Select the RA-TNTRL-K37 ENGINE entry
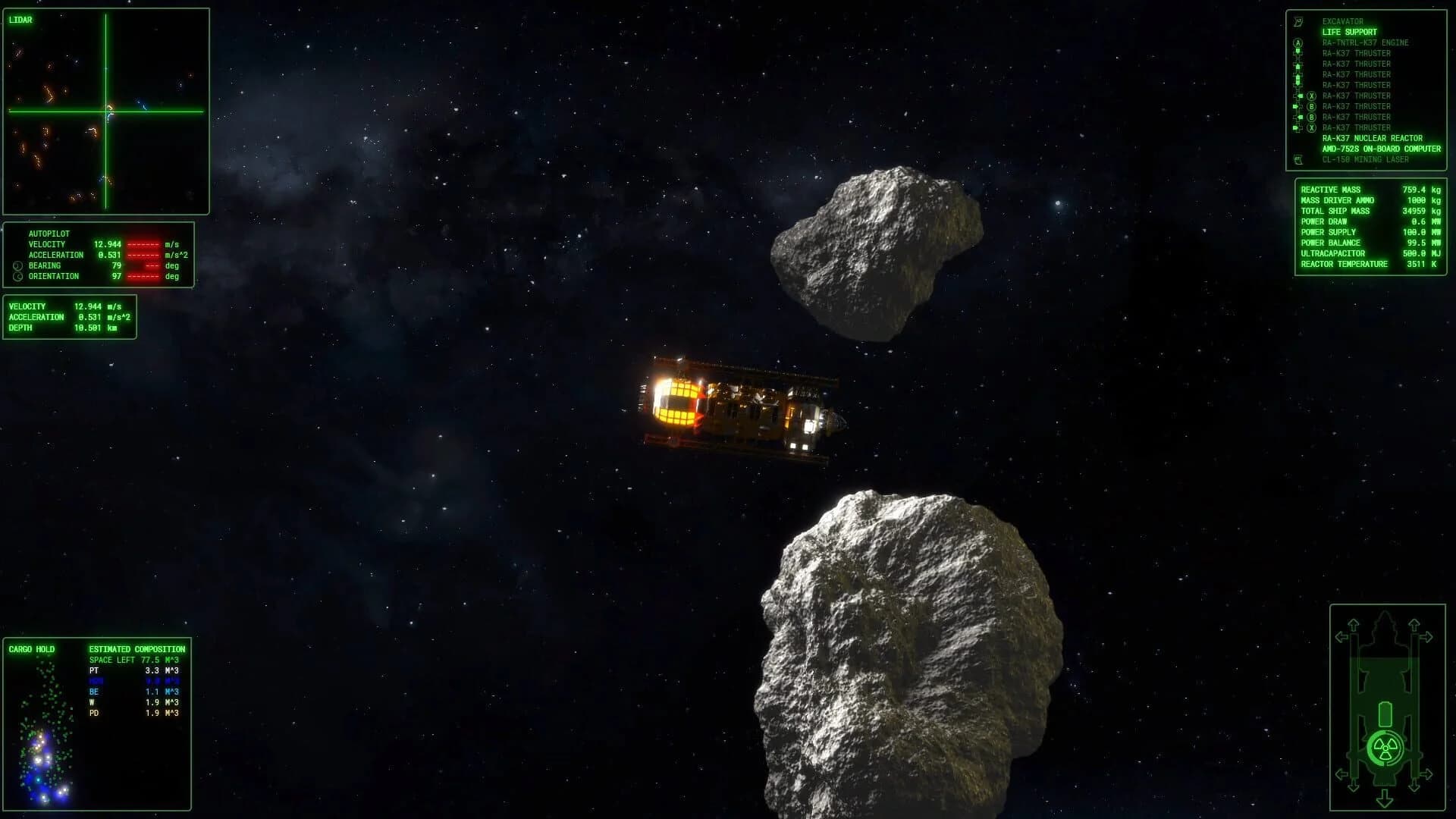The width and height of the screenshot is (1456, 819). [1367, 42]
